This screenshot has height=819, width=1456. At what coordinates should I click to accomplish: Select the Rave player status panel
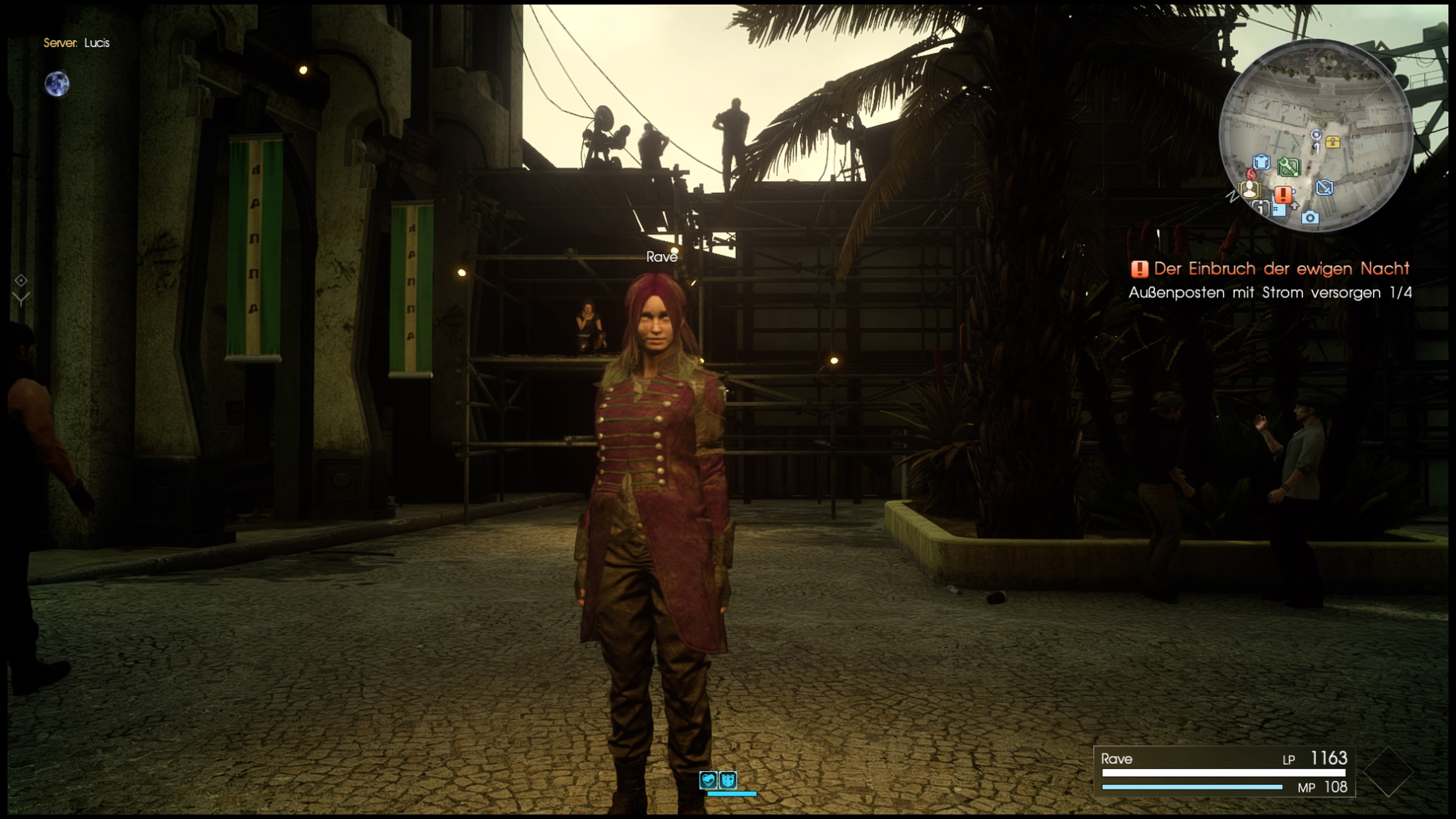(x=1224, y=772)
